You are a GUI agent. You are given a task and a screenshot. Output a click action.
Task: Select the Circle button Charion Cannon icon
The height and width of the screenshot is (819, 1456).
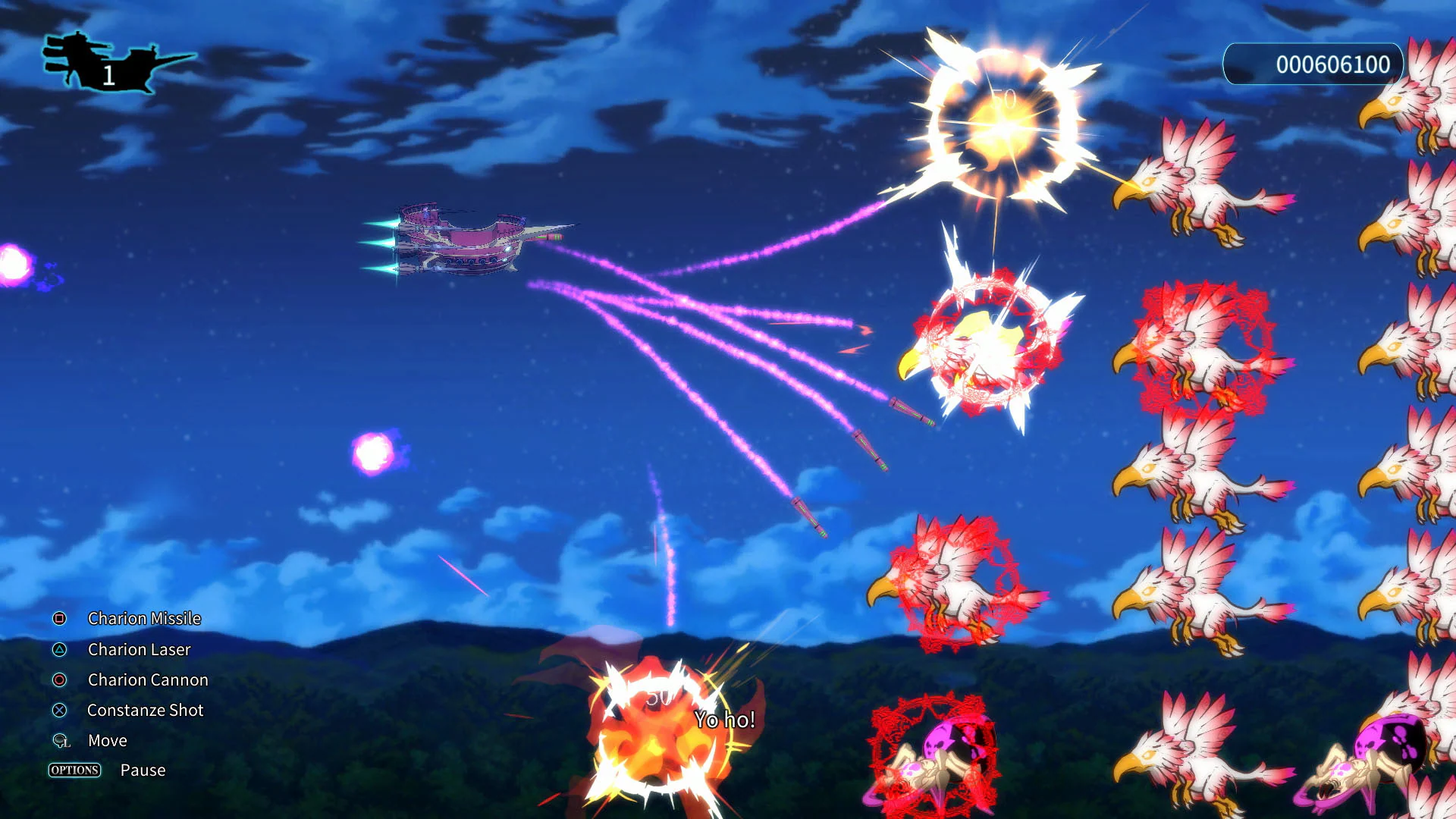pyautogui.click(x=57, y=680)
